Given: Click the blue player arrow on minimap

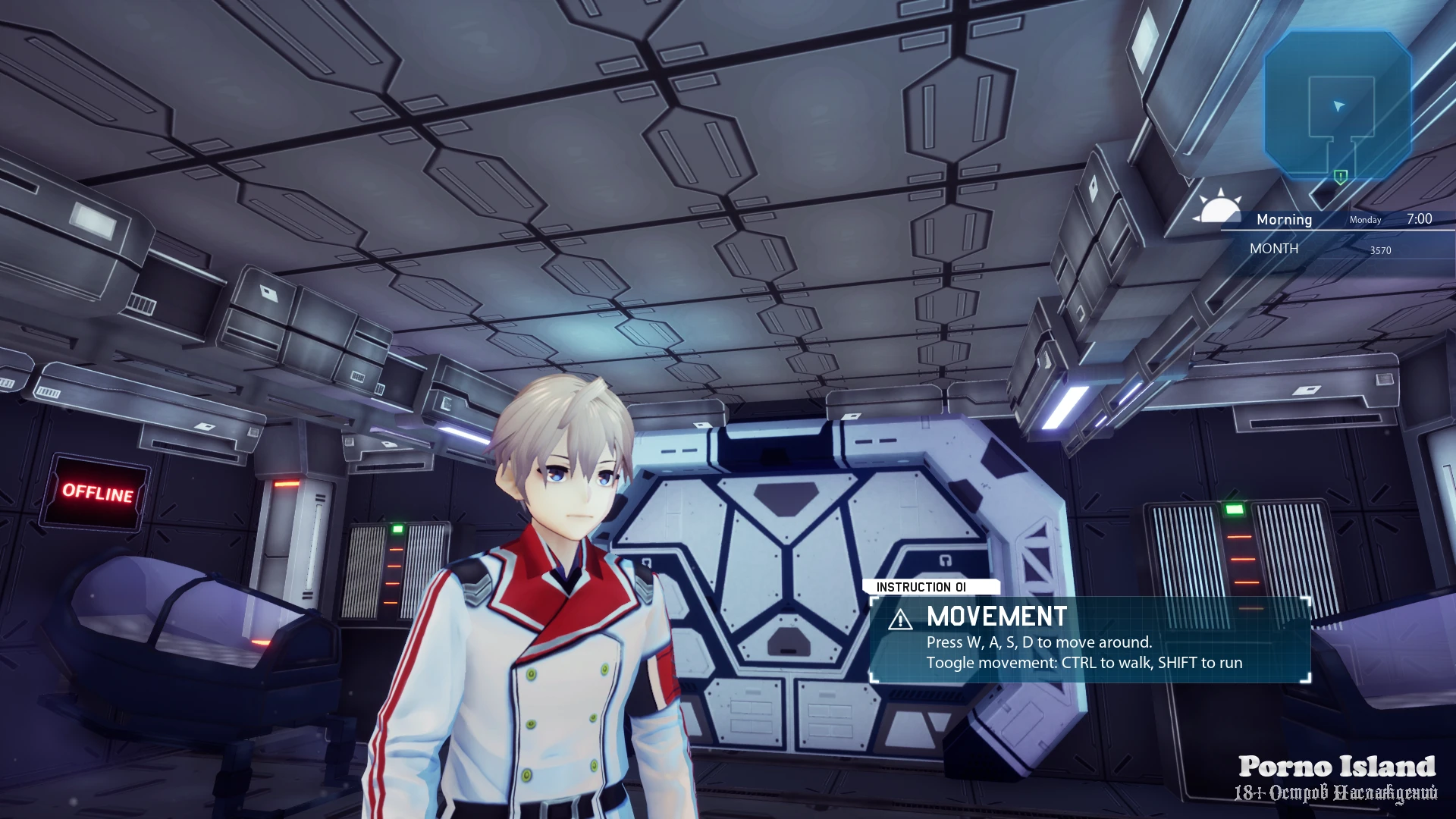Looking at the screenshot, I should click(x=1338, y=105).
